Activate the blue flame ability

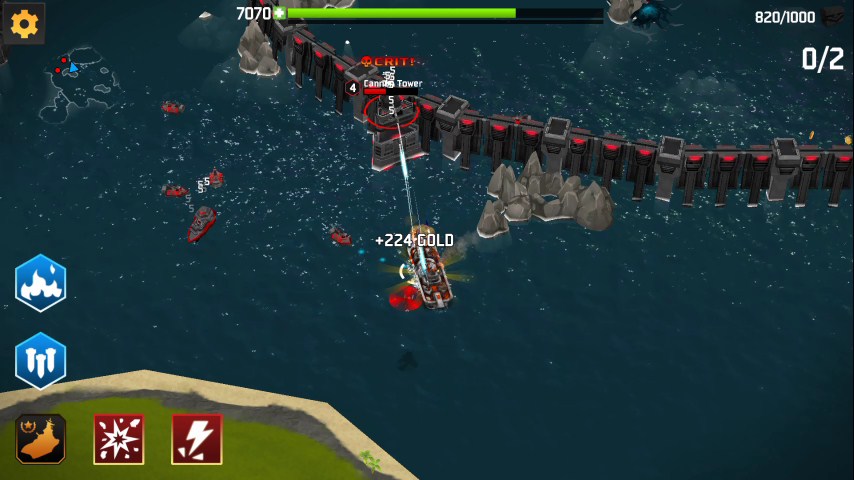point(41,283)
